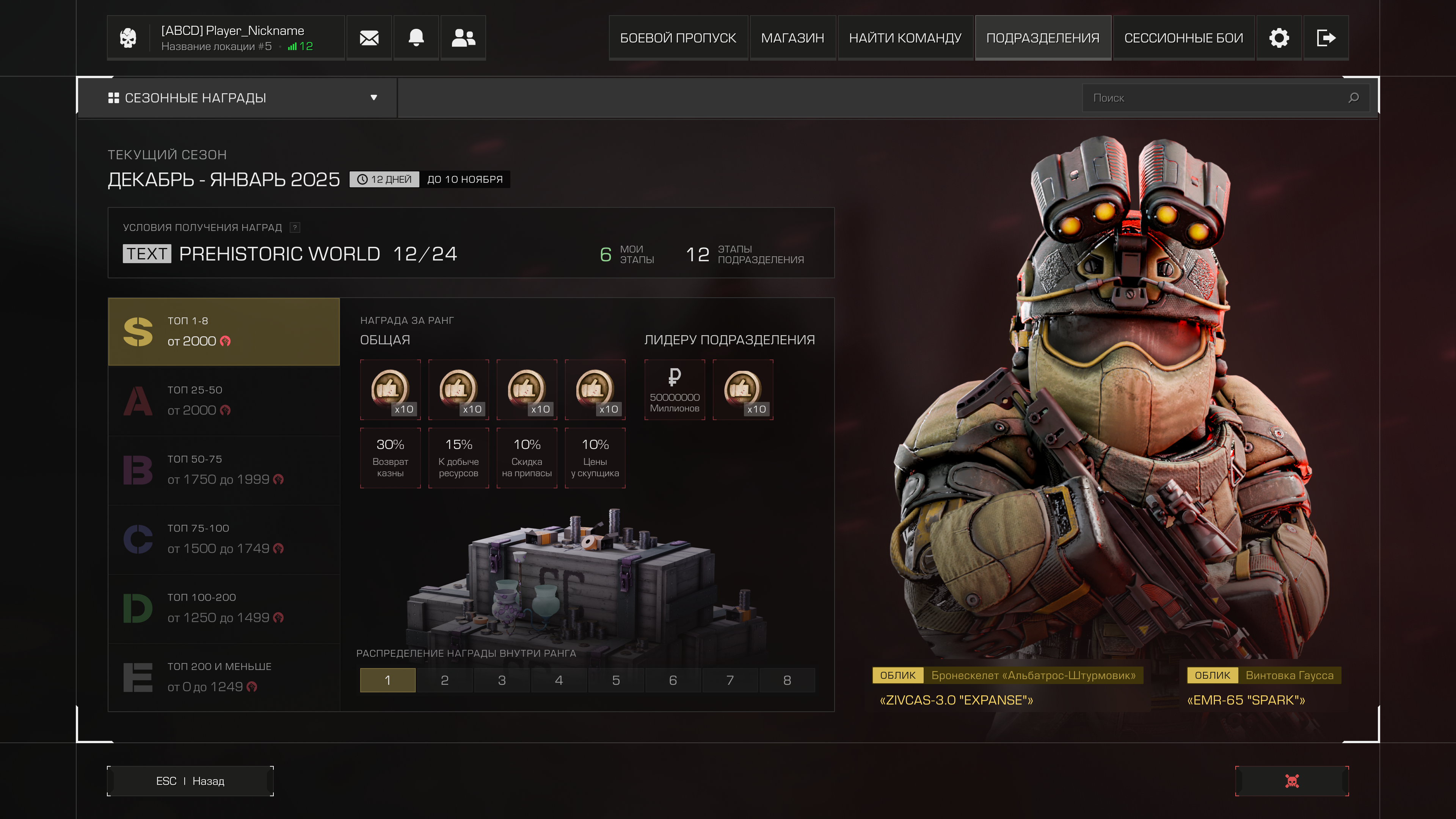Open the reward conditions question mark help
This screenshot has height=819, width=1456.
(x=295, y=227)
